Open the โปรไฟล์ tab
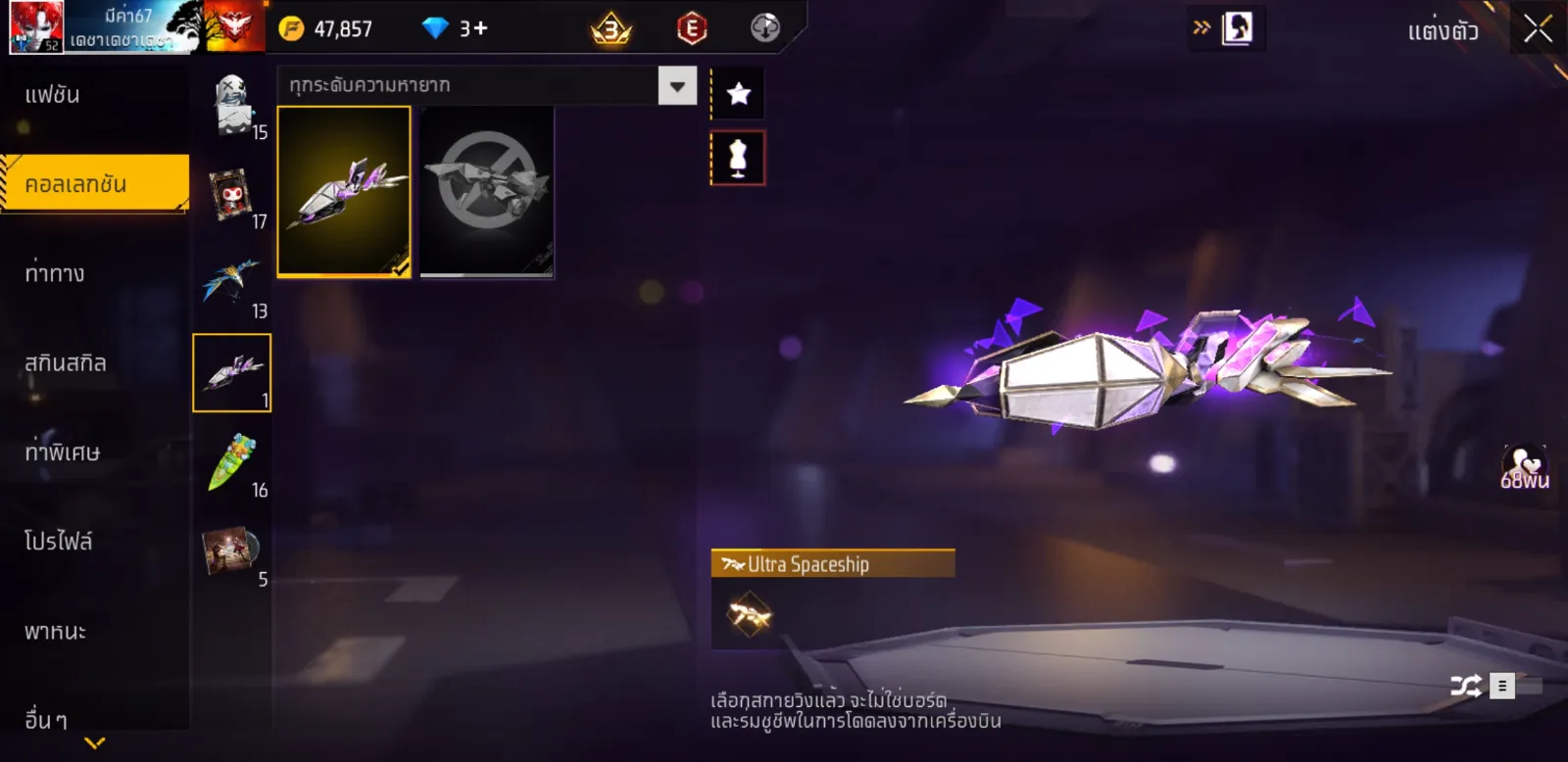The image size is (1568, 762). tap(59, 542)
